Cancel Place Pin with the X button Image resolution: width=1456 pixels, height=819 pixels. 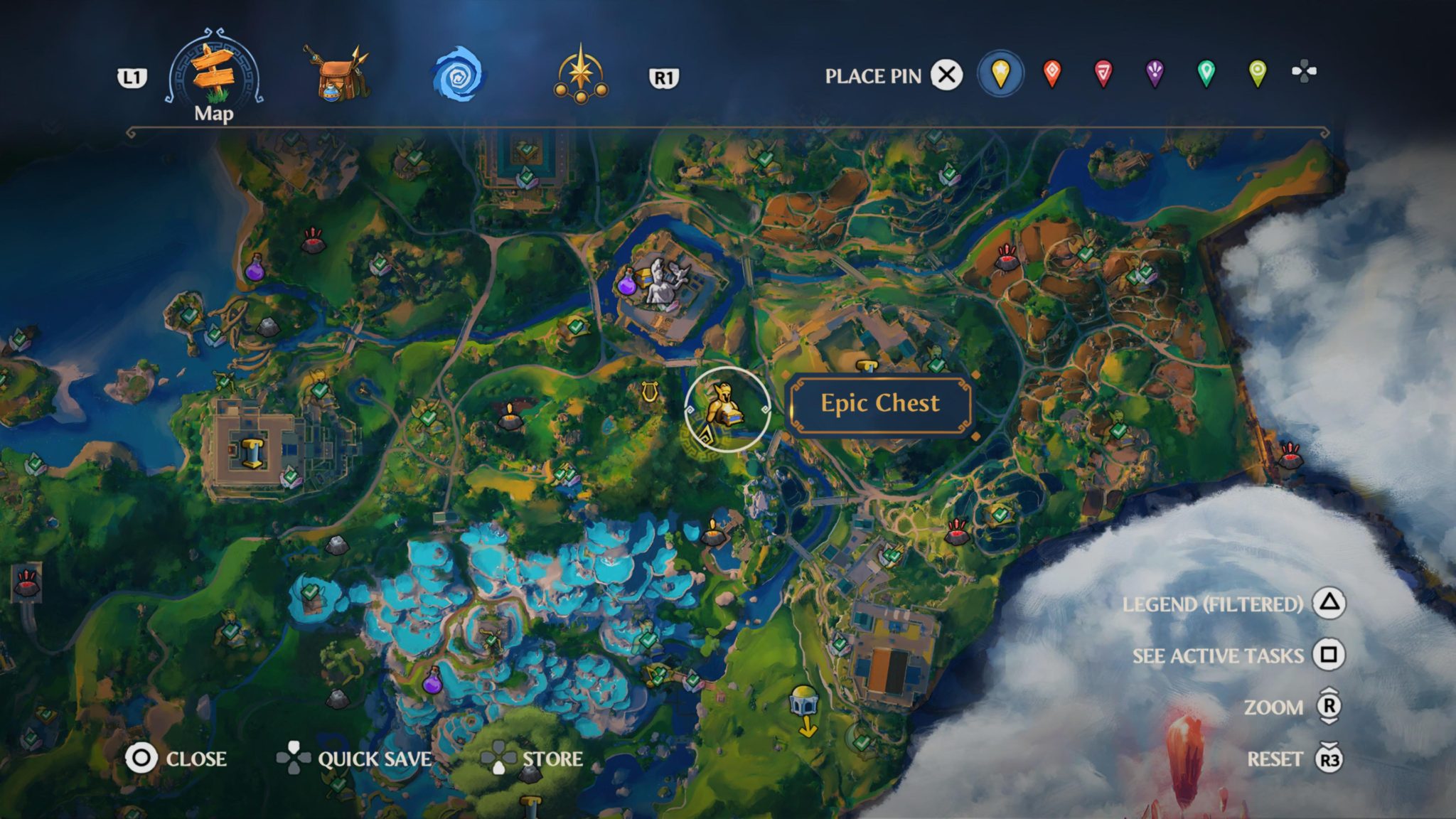(948, 76)
